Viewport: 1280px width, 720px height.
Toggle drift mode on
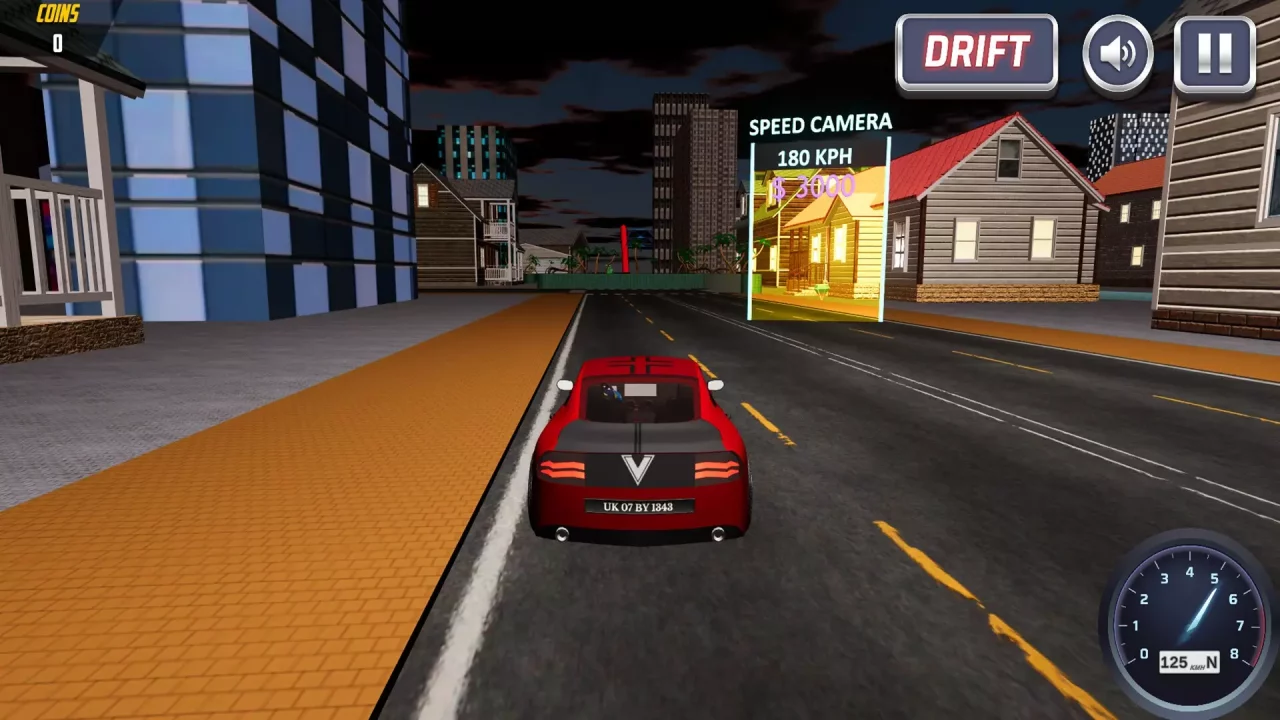click(976, 52)
